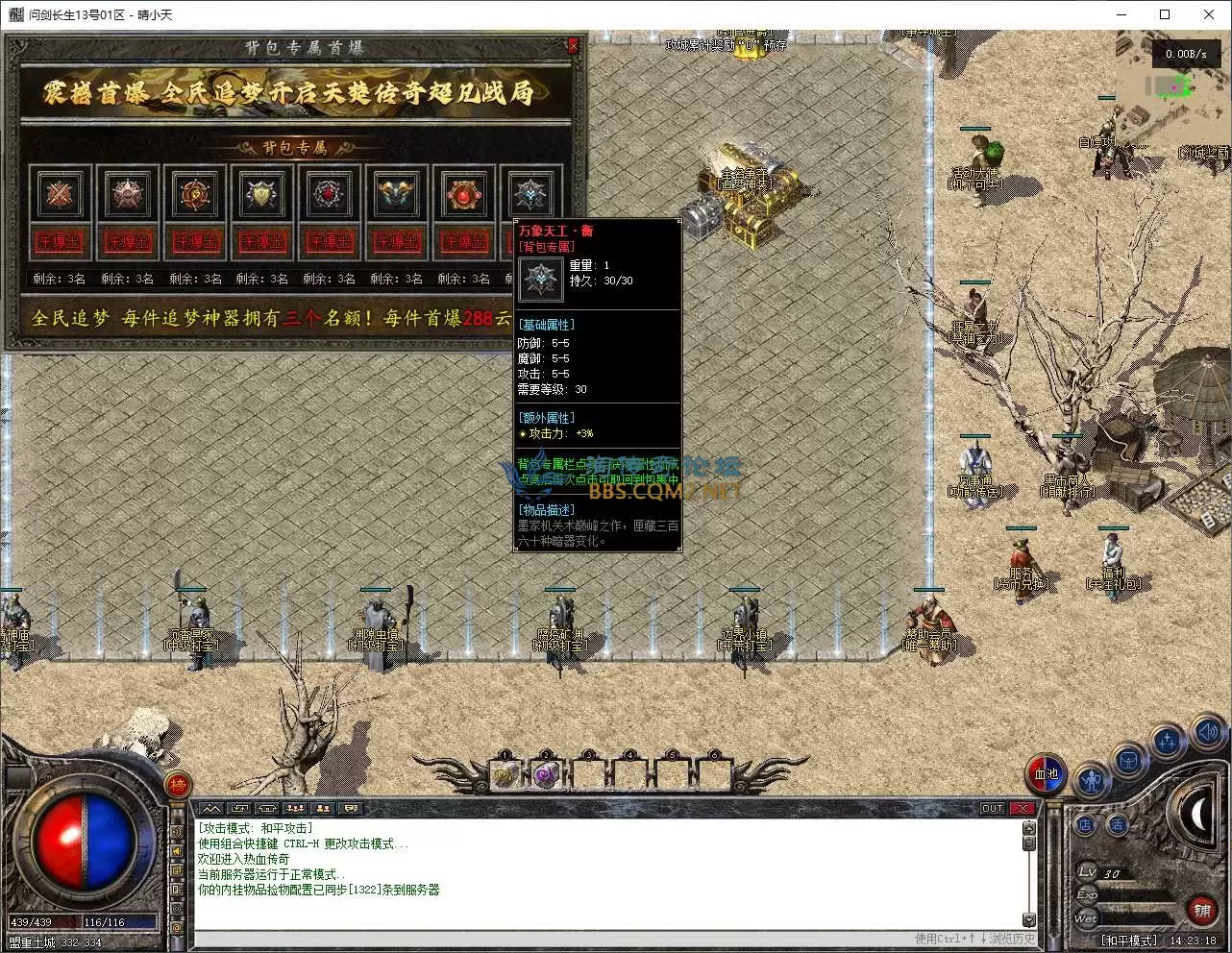This screenshot has width=1232, height=953.
Task: Open the character panel round button
Action: [1092, 779]
